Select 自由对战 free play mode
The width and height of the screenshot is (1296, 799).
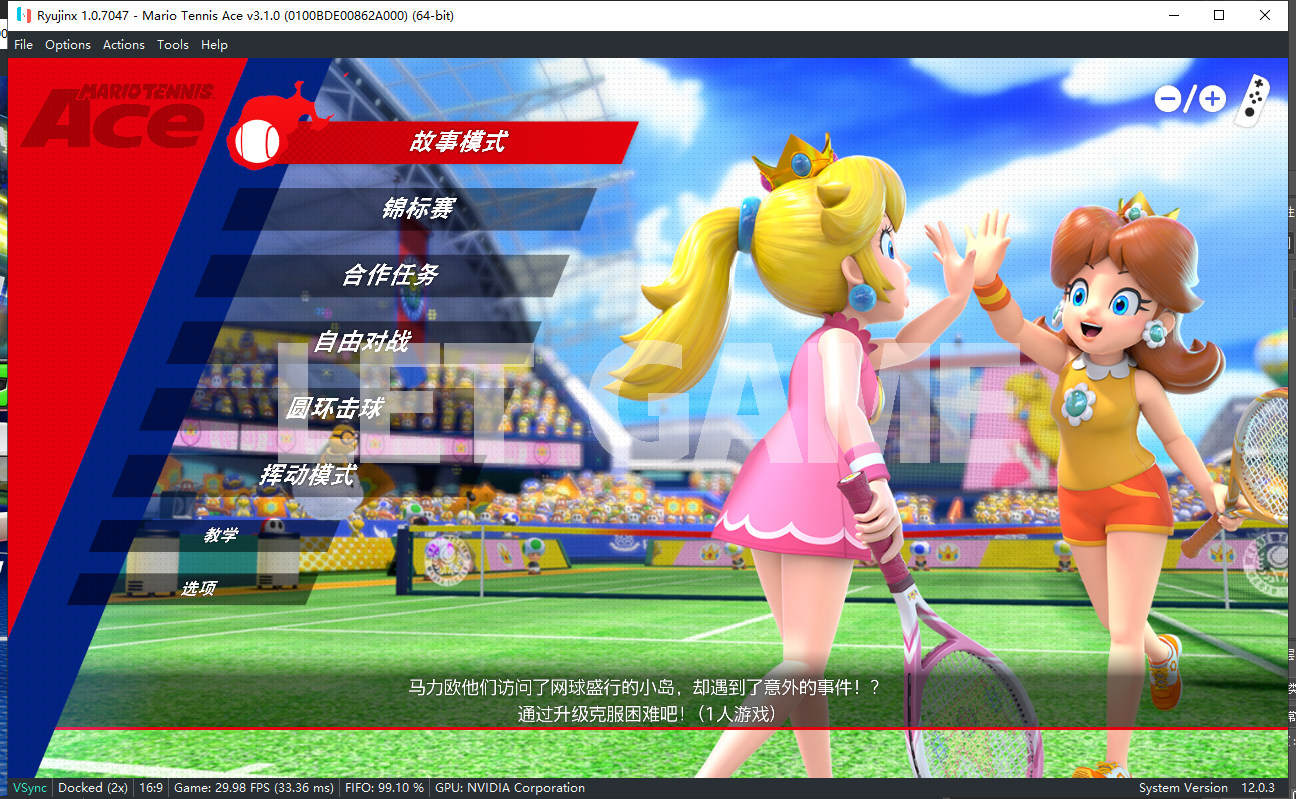(361, 341)
